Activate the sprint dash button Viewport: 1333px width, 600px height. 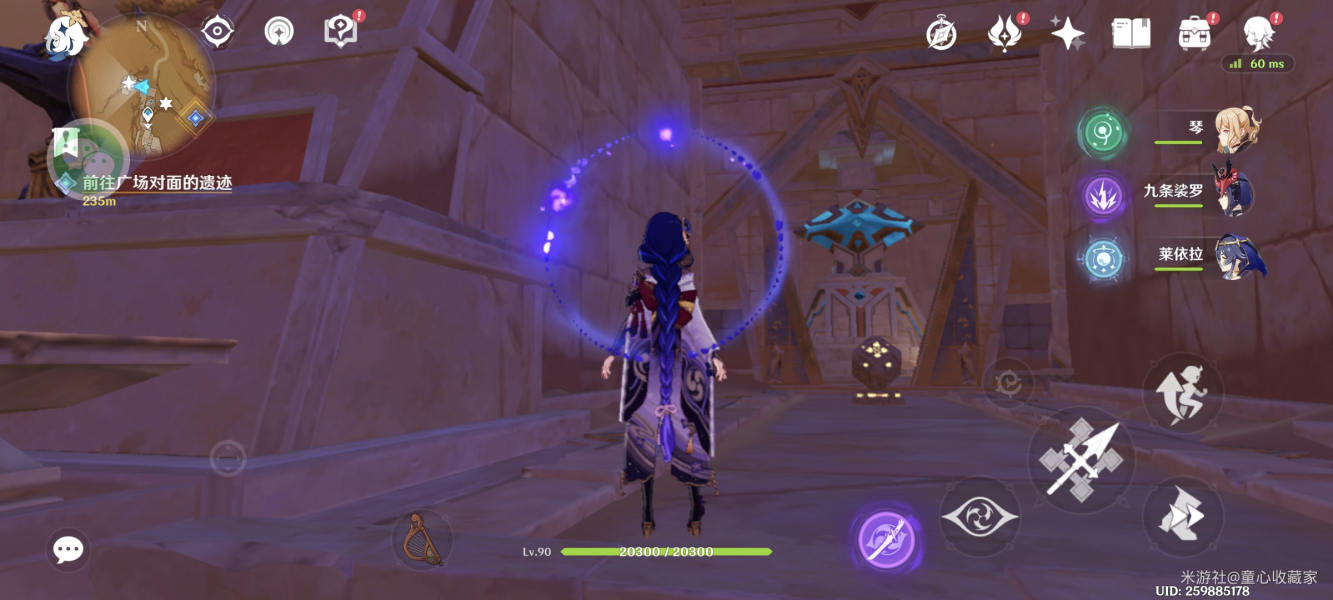1182,516
